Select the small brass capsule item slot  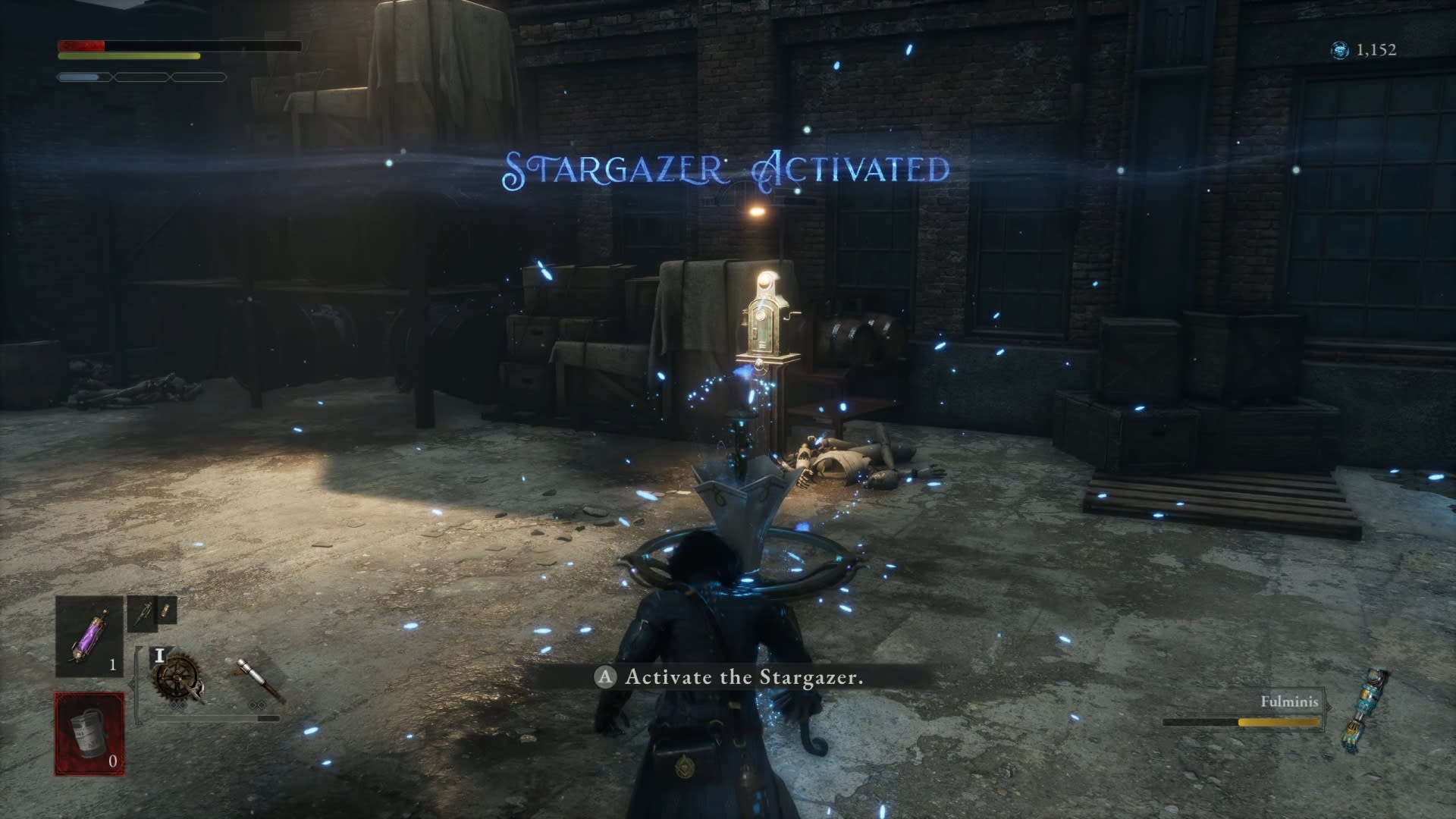point(167,610)
